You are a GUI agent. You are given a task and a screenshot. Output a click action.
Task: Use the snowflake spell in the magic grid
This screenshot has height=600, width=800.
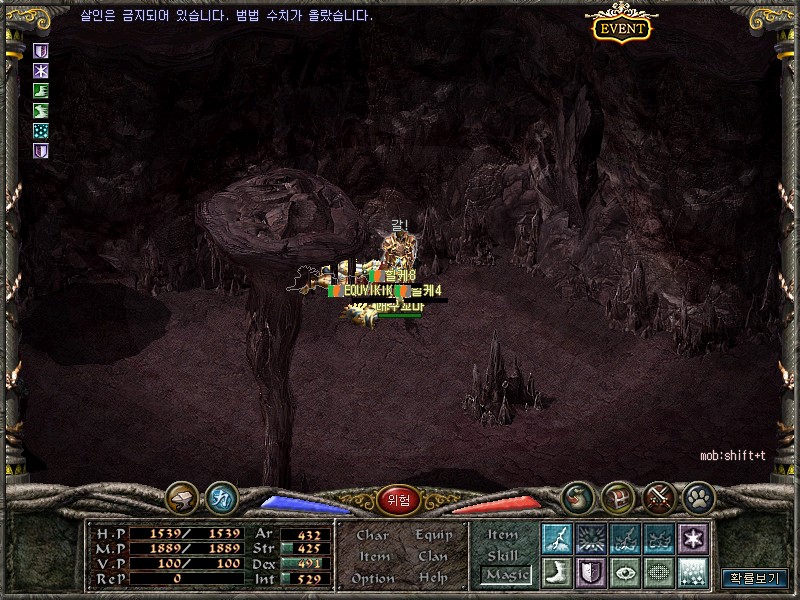pyautogui.click(x=693, y=539)
